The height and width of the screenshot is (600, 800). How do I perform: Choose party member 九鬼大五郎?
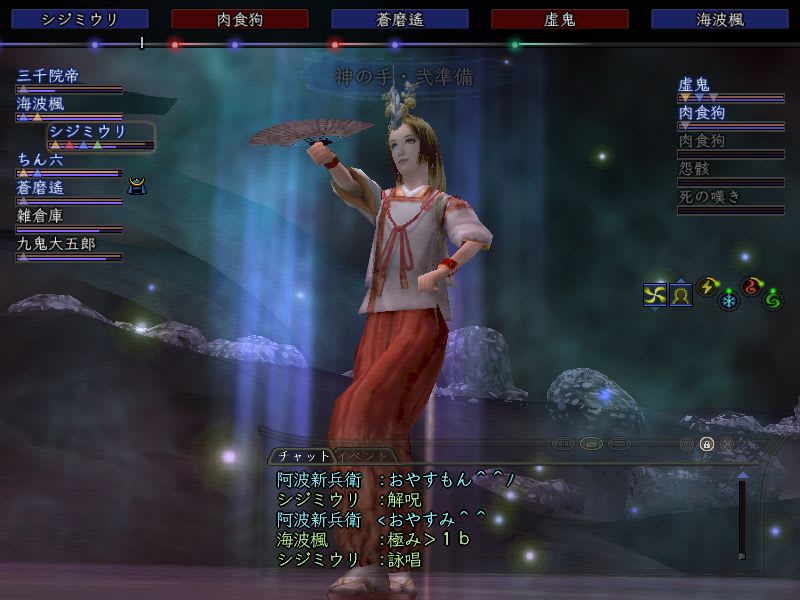[56, 243]
